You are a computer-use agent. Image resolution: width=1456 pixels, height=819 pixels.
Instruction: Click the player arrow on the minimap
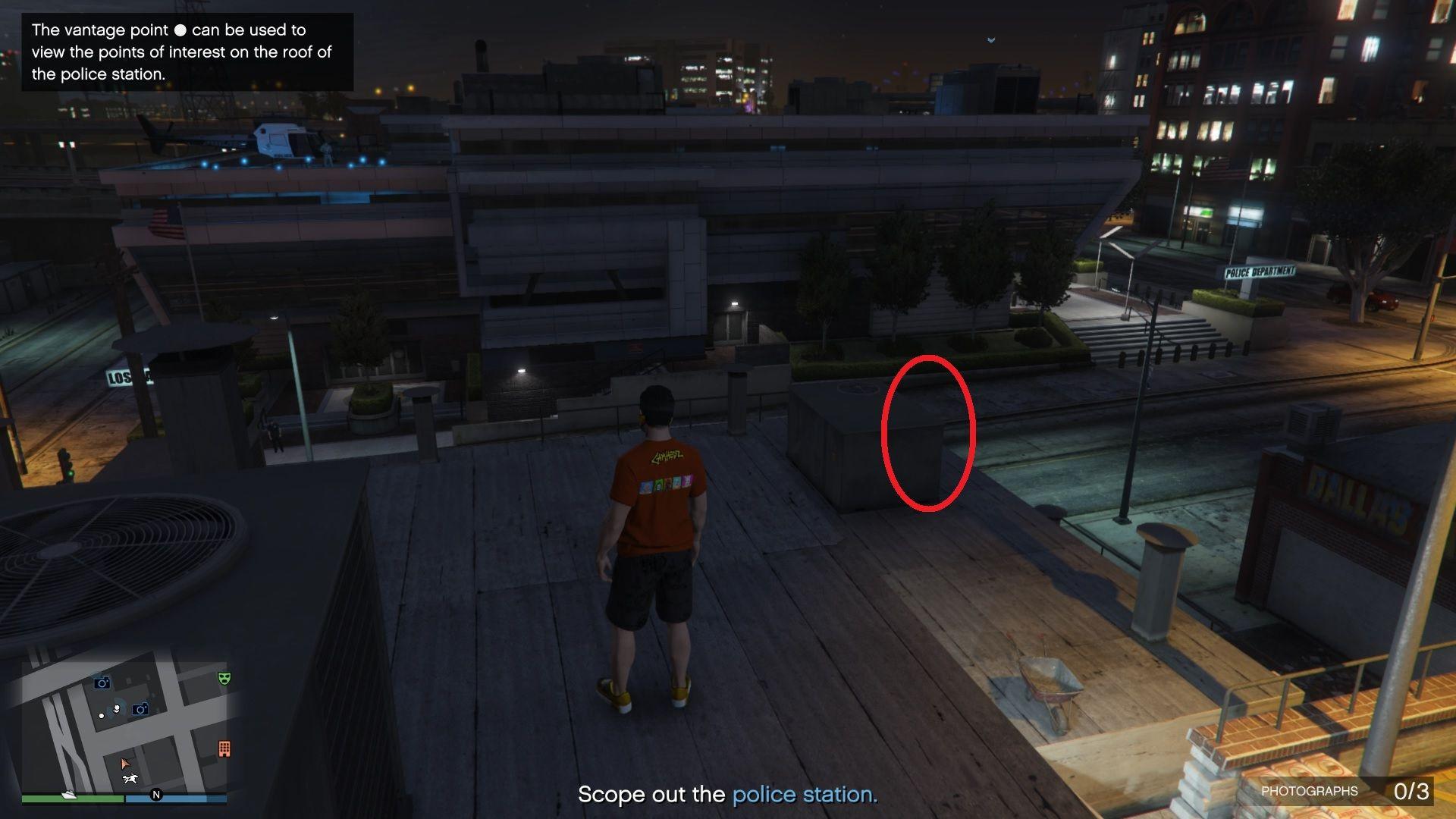click(126, 764)
